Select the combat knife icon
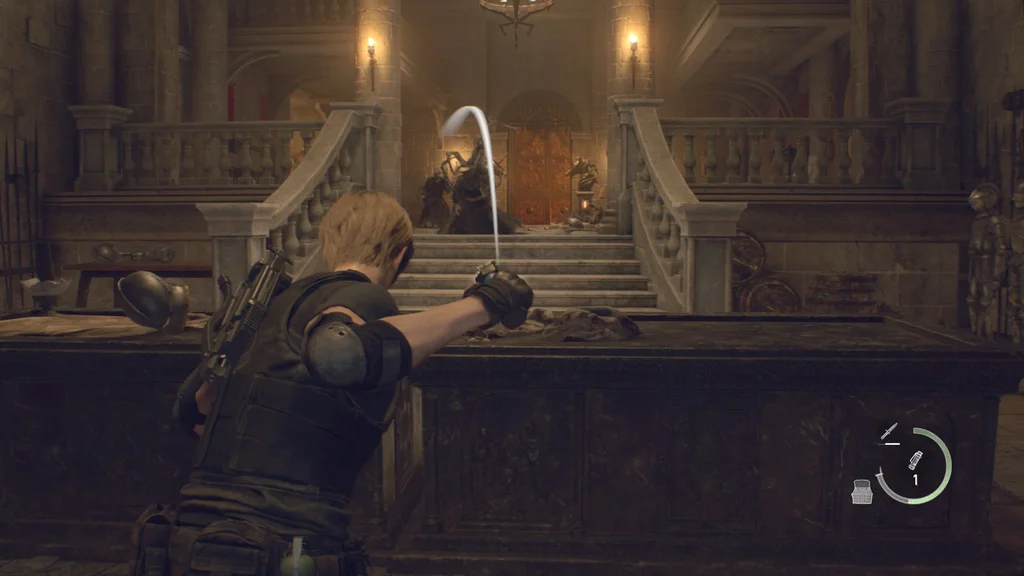The width and height of the screenshot is (1024, 576). [x=888, y=432]
